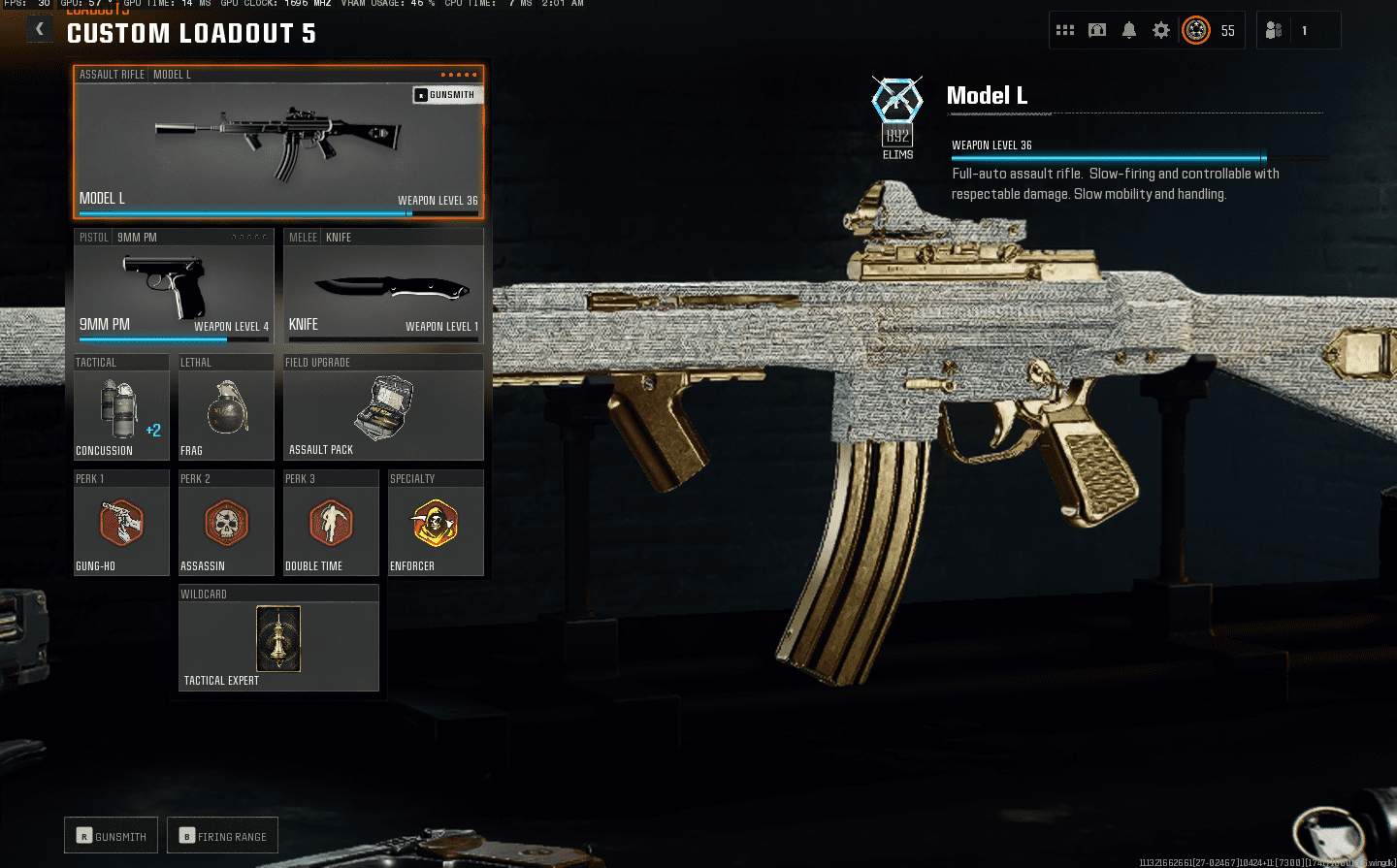Open settings via the gear icon
This screenshot has width=1397, height=868.
tap(1161, 30)
